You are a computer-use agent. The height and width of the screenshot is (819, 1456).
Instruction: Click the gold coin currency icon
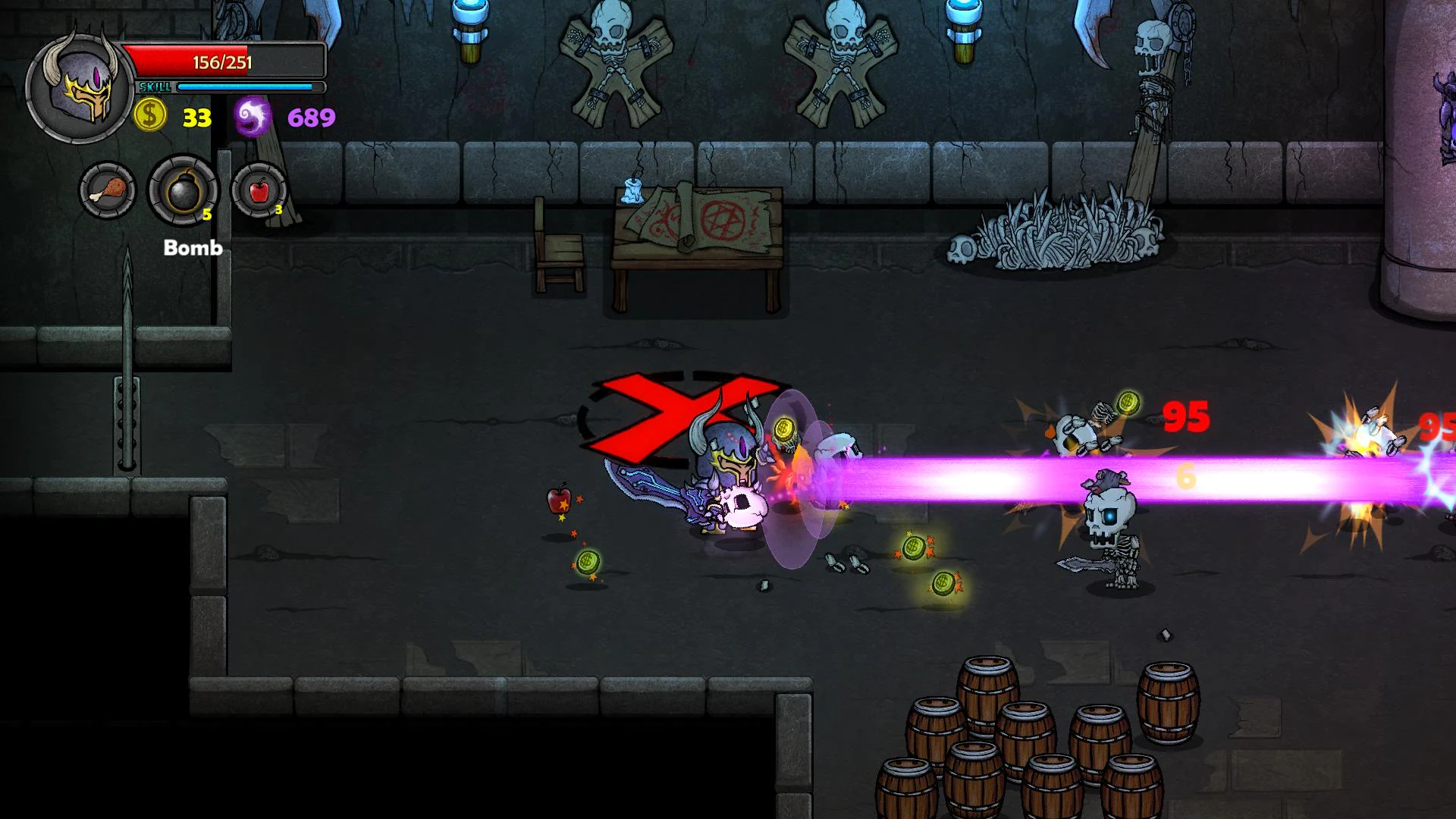(x=149, y=115)
